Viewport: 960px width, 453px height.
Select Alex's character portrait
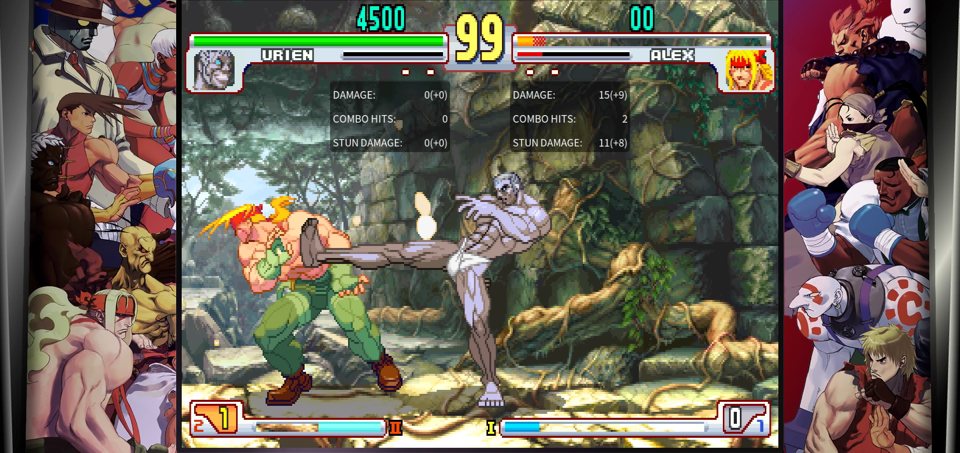click(747, 70)
